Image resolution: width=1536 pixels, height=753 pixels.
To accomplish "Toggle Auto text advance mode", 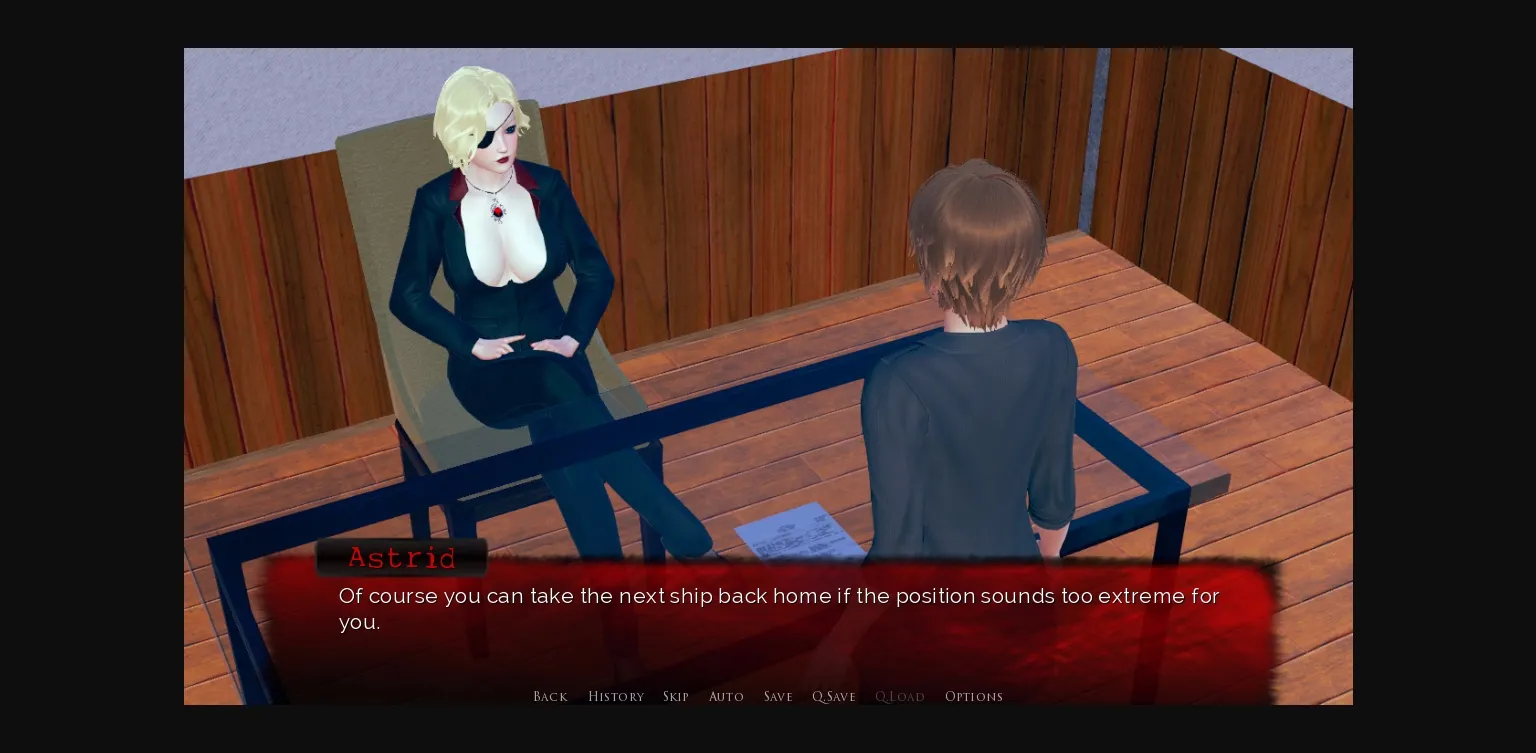I will click(727, 697).
